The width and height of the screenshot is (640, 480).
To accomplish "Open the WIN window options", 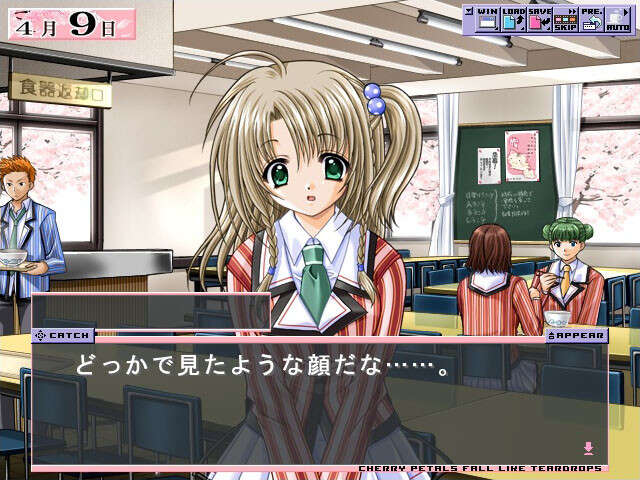I will coord(487,18).
